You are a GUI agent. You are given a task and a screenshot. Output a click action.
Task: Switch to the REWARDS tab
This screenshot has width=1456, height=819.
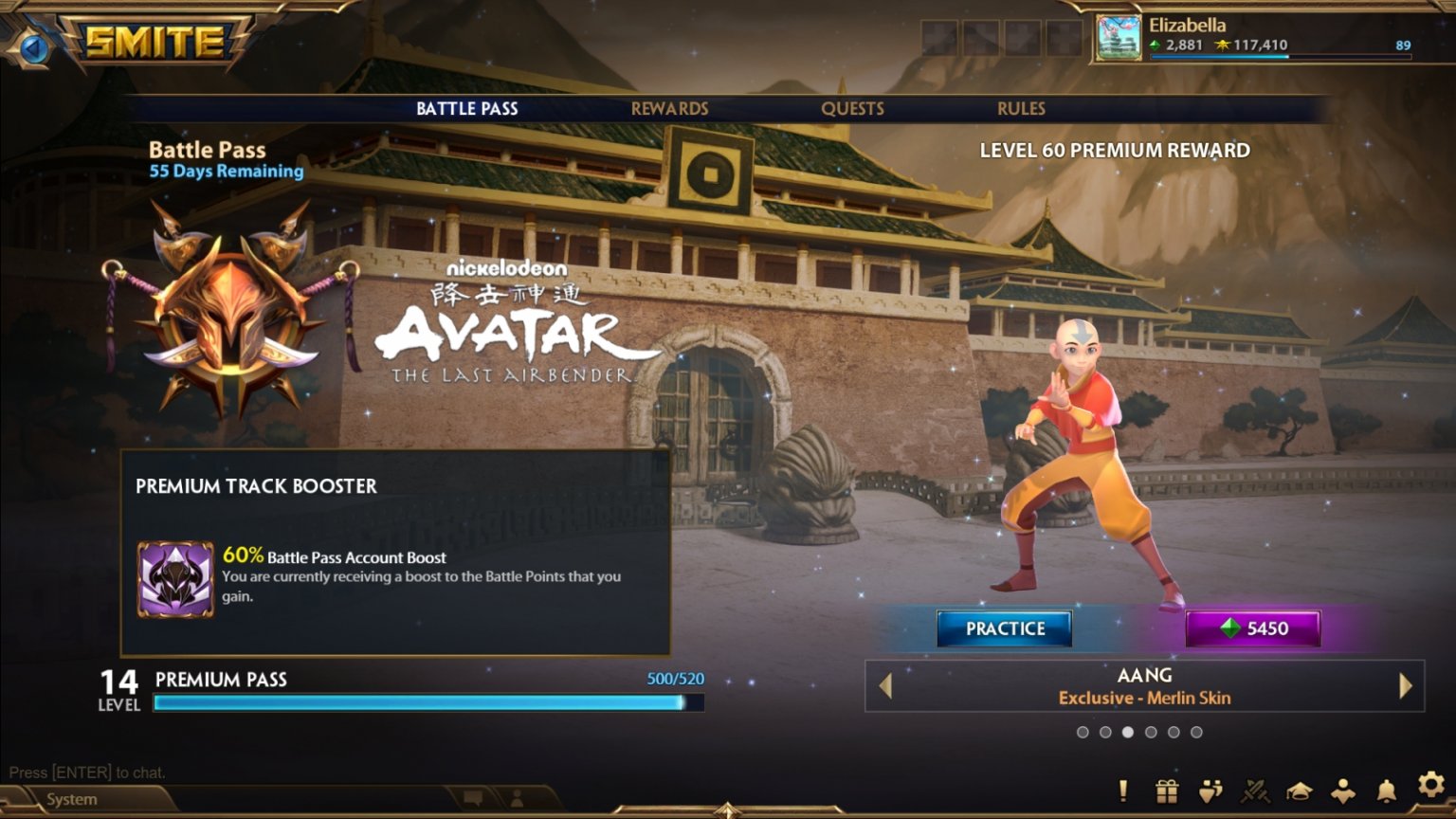coord(669,108)
